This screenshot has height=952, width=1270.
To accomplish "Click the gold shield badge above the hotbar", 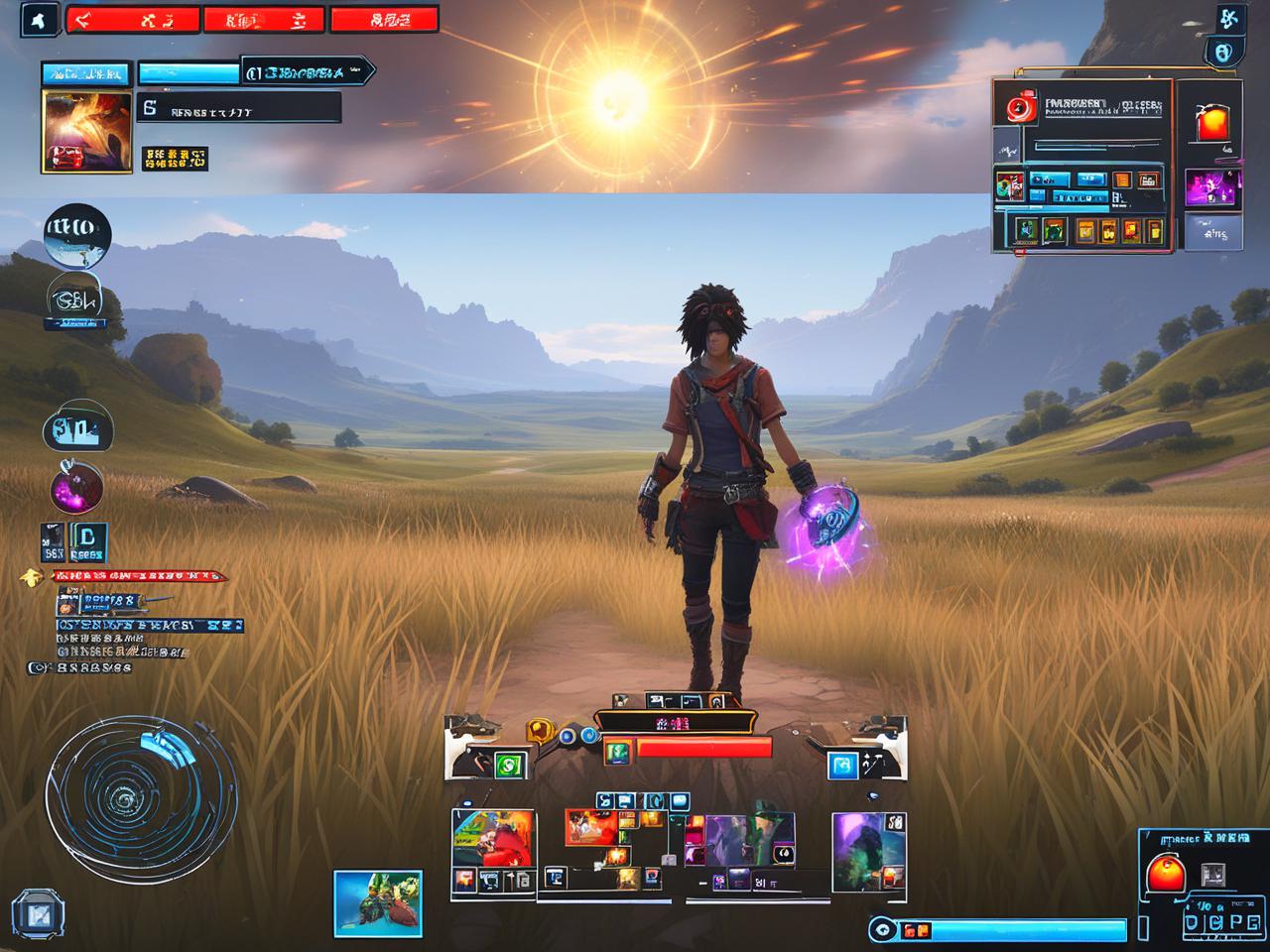I will [539, 732].
